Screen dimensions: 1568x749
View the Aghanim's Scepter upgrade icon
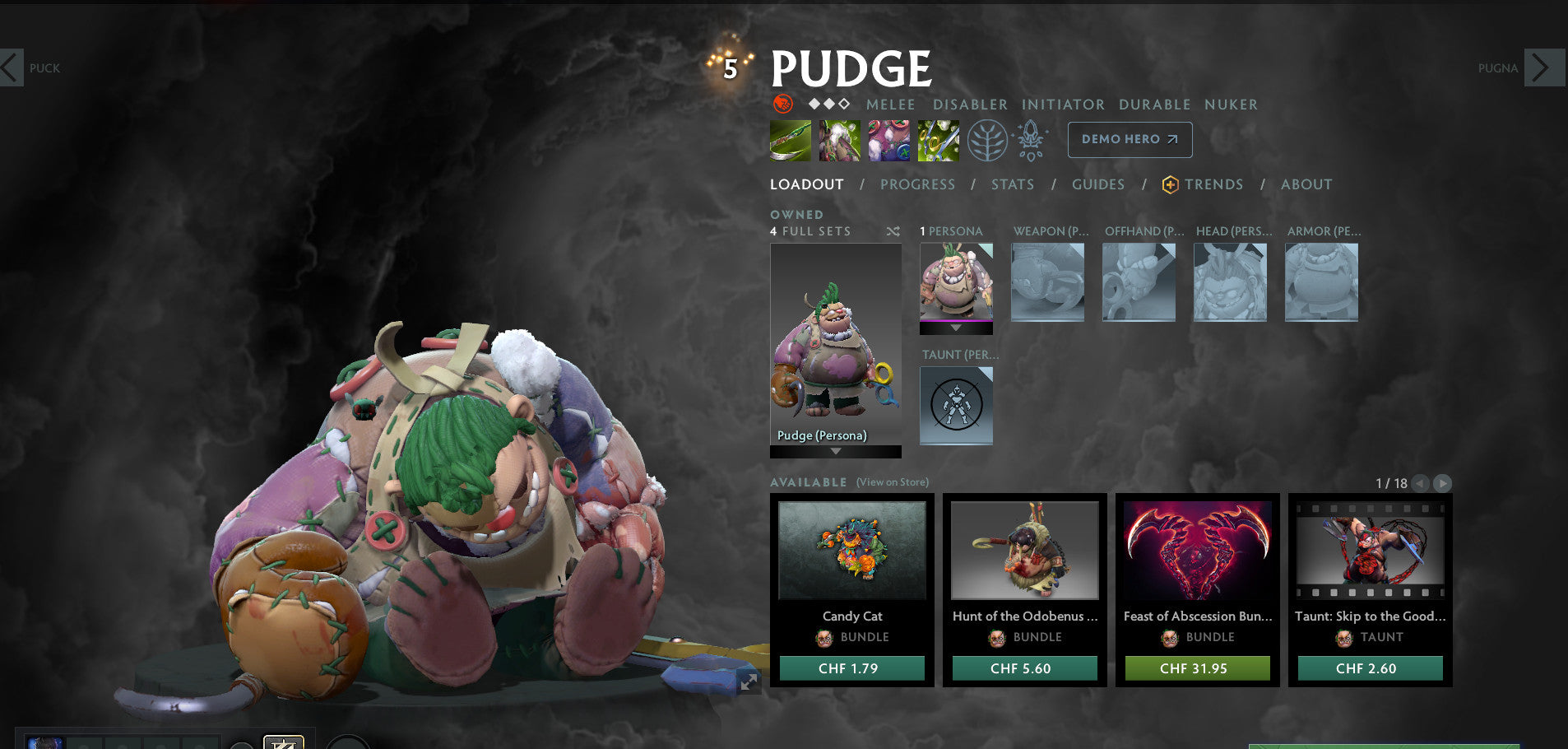(x=1031, y=140)
